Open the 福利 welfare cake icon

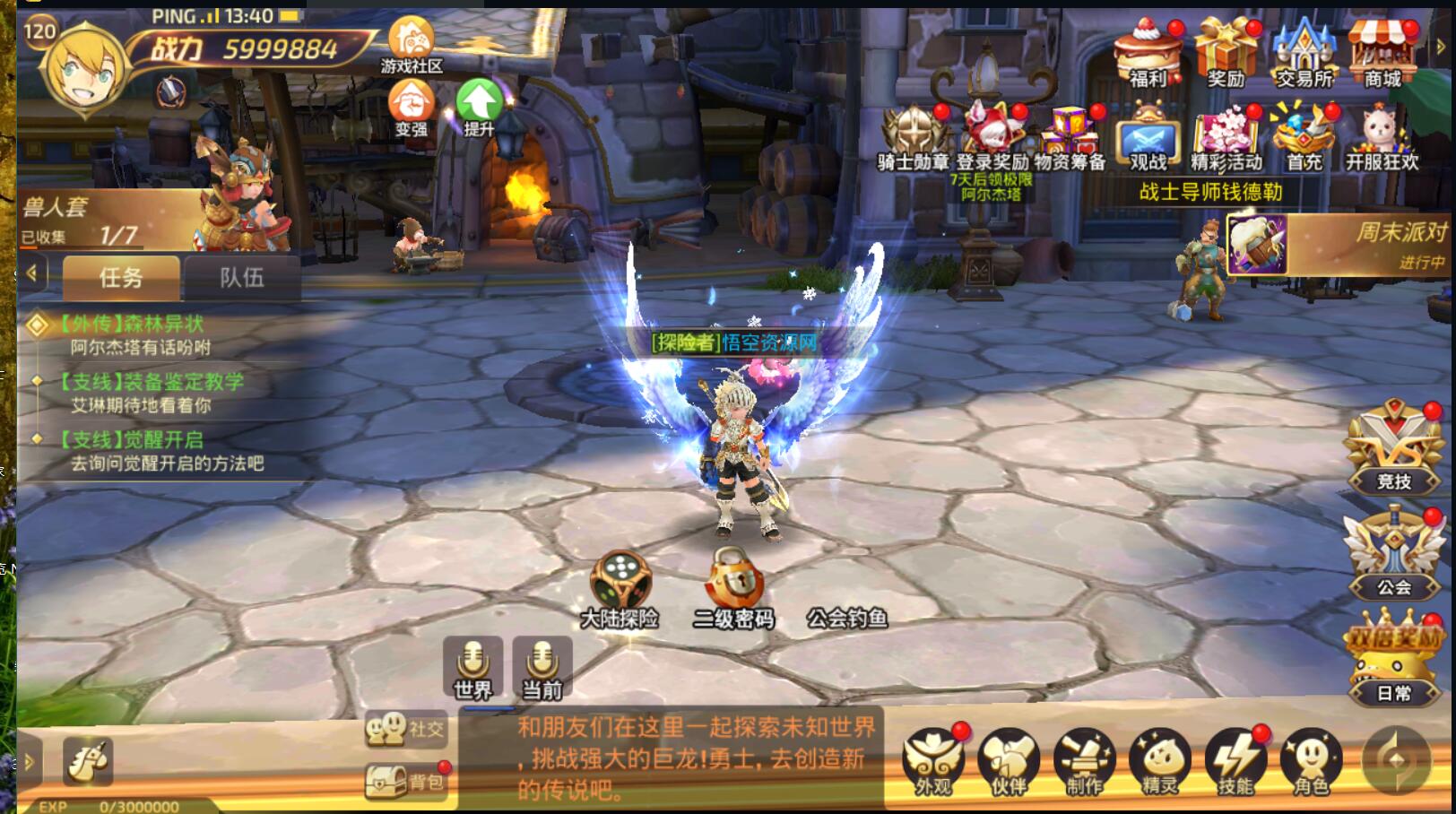coord(1148,54)
